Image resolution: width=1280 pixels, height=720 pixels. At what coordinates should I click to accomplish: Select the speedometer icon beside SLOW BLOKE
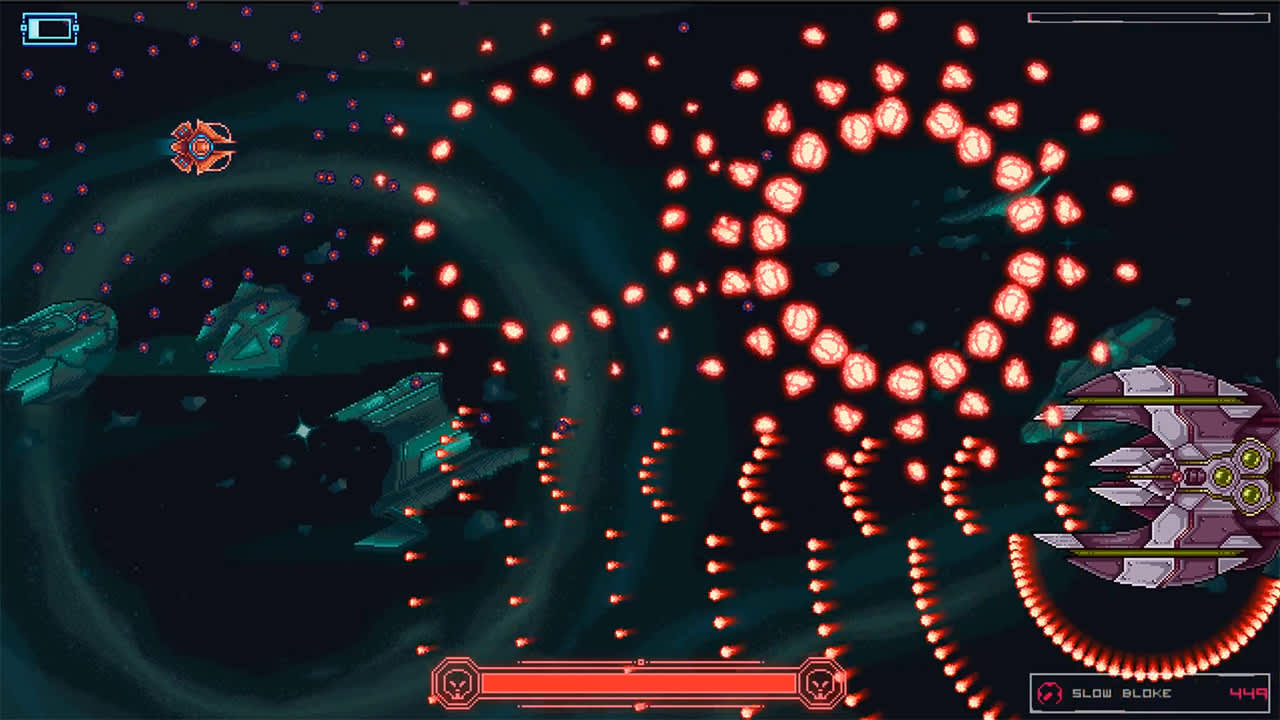pyautogui.click(x=1049, y=692)
